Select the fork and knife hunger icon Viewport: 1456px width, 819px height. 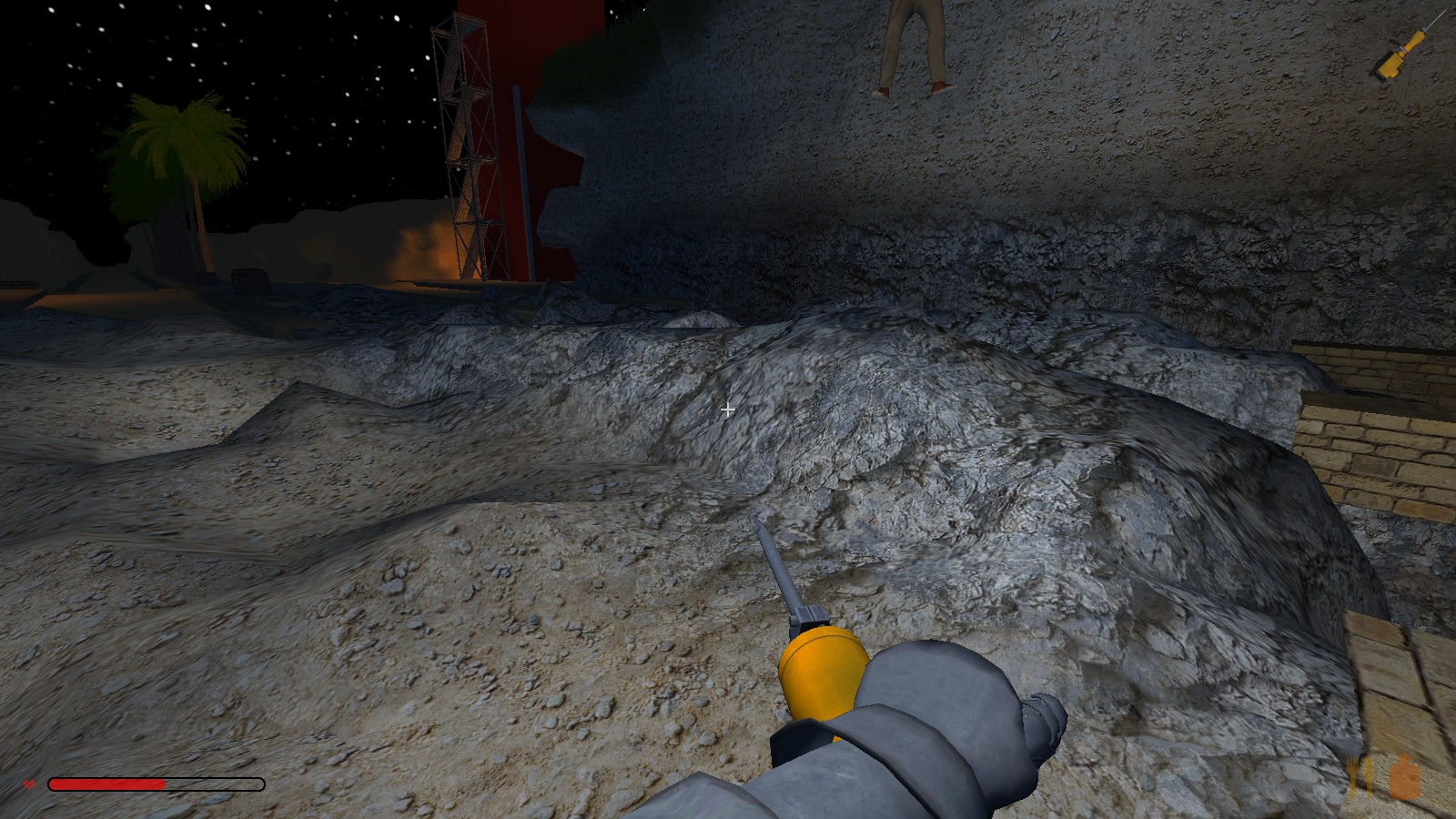click(1362, 776)
